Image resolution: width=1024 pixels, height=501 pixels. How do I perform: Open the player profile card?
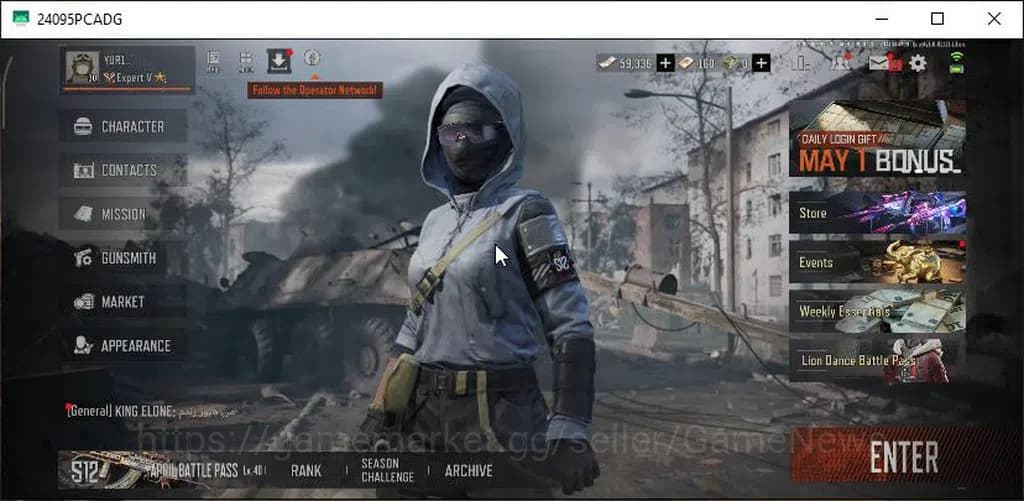point(126,69)
